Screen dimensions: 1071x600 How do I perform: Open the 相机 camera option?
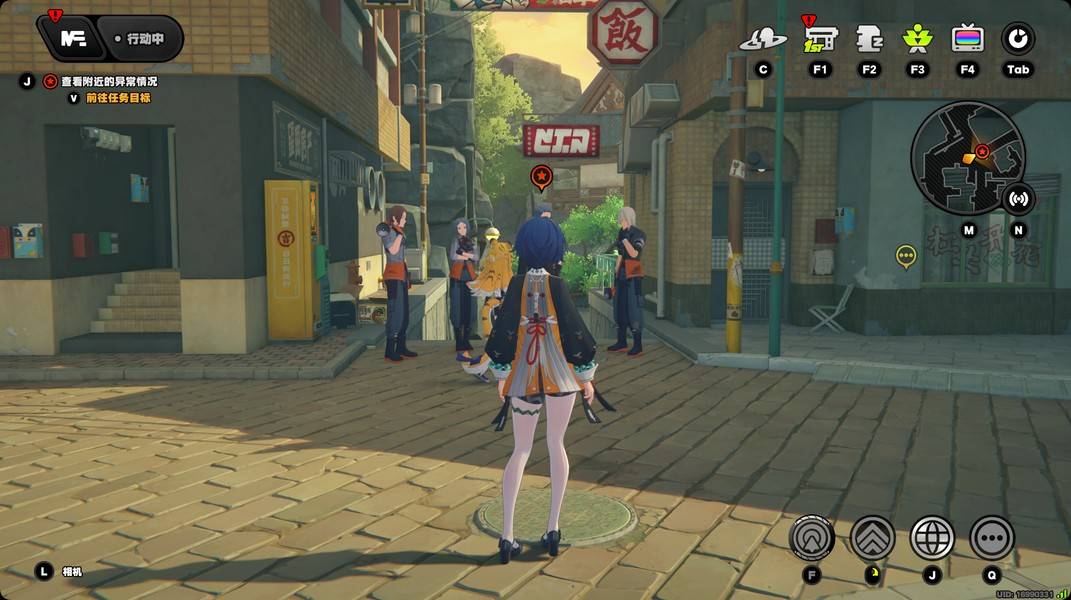(x=72, y=572)
